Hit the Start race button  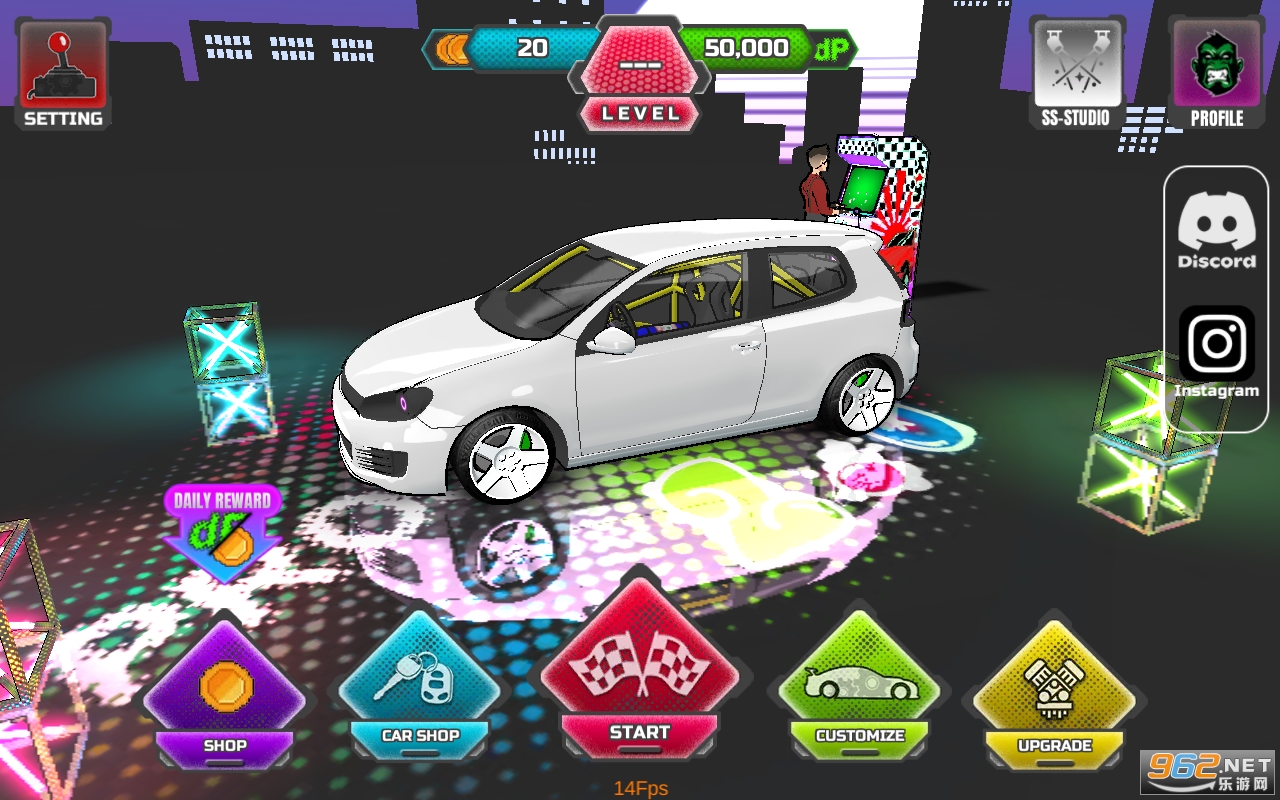coord(640,680)
